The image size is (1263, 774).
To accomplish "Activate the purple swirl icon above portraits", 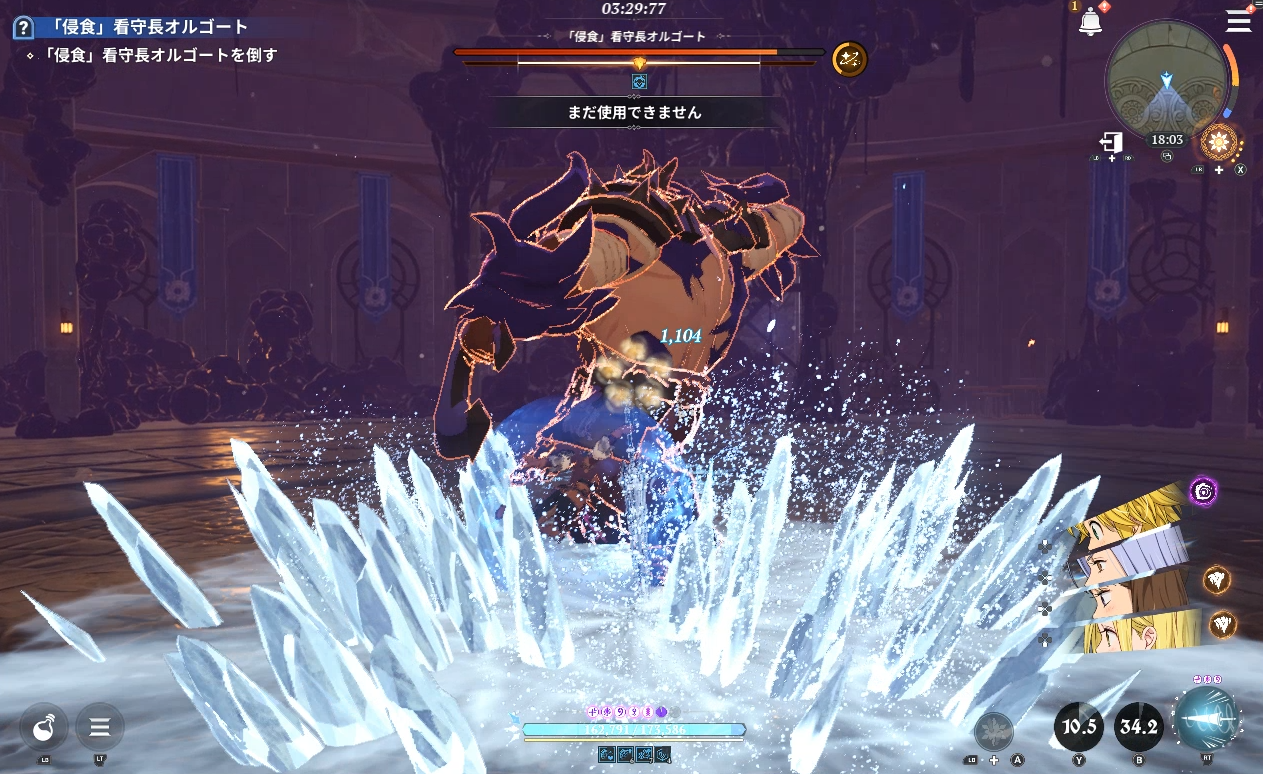I will [x=1204, y=491].
